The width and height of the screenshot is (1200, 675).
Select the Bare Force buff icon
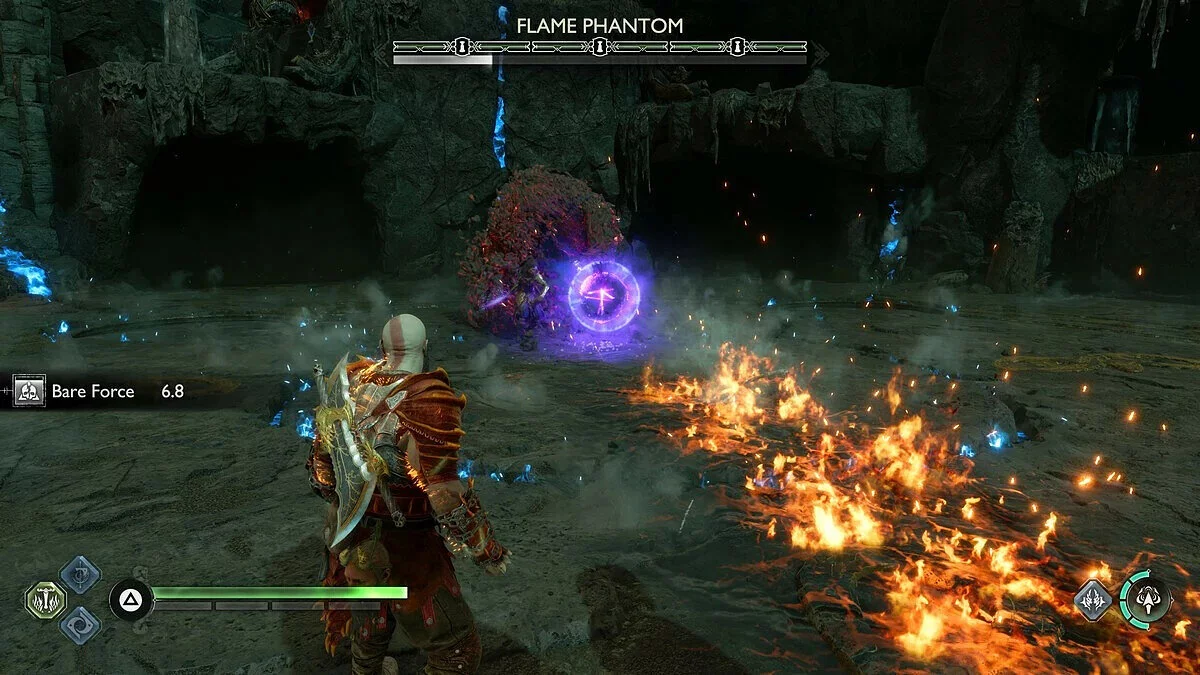pos(28,391)
